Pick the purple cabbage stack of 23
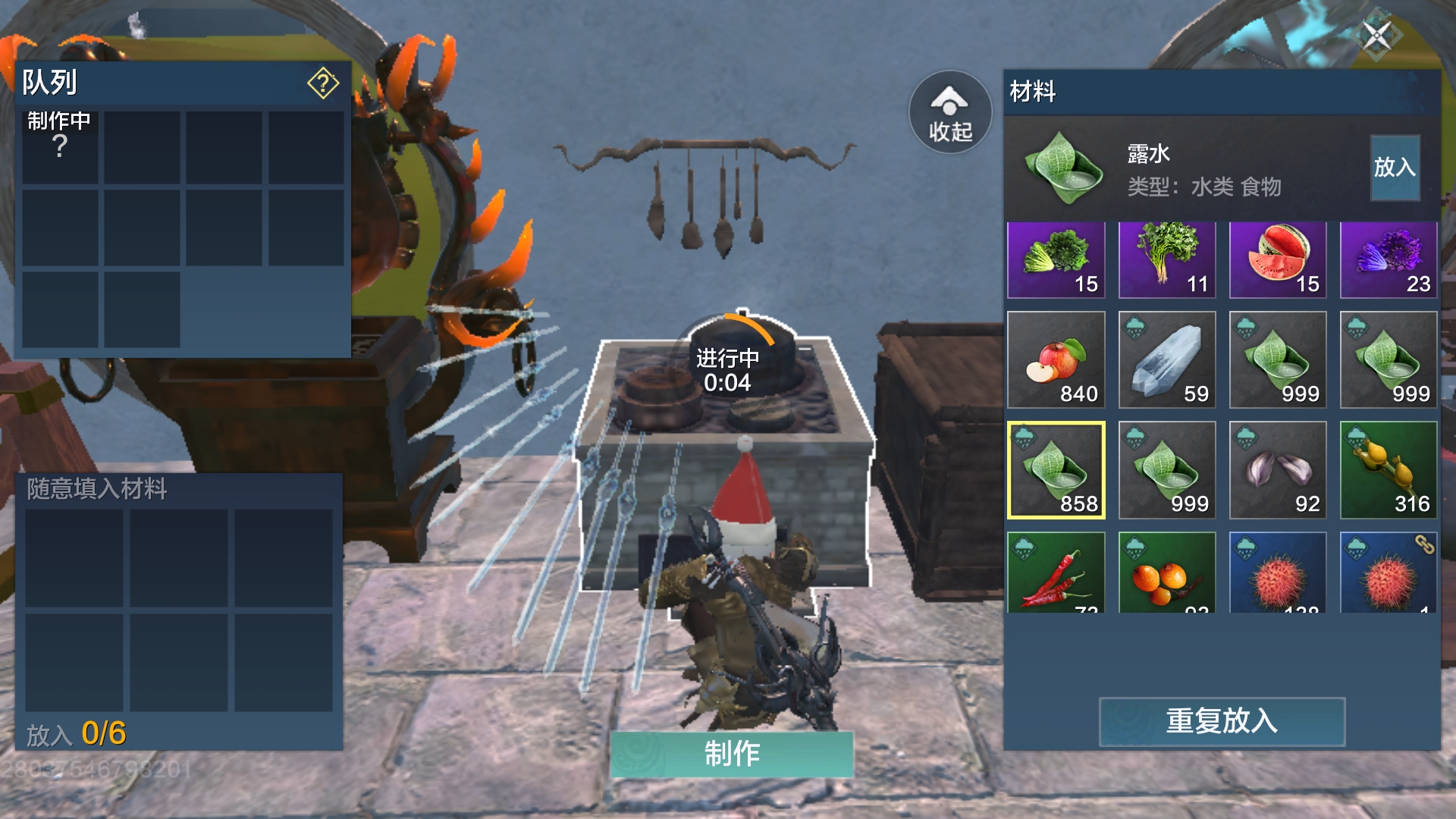The image size is (1456, 819). [x=1388, y=259]
